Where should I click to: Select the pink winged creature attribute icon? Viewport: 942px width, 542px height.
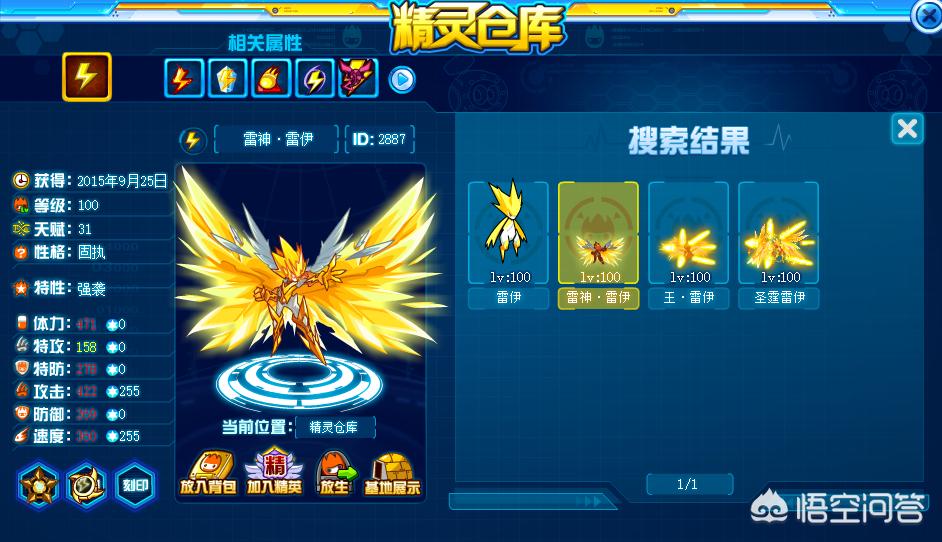tap(358, 79)
